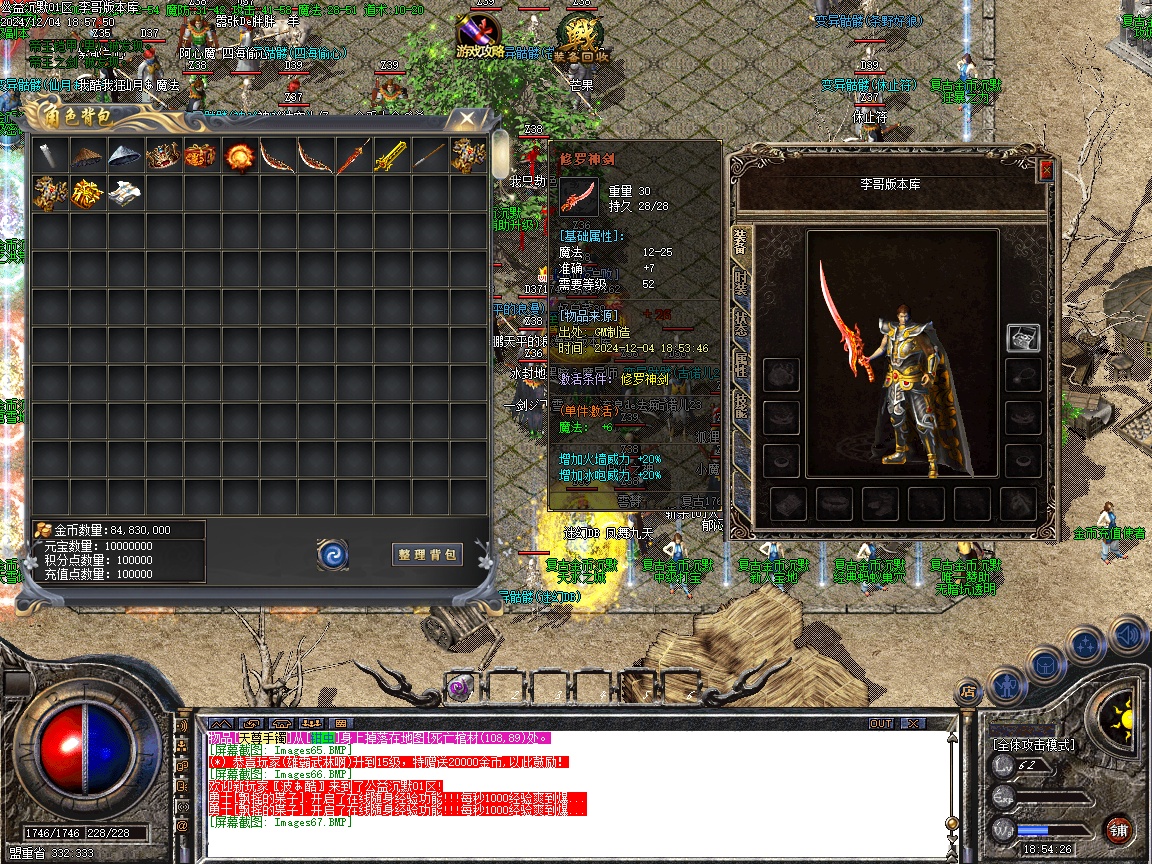The width and height of the screenshot is (1152, 864).
Task: Click the red 铺 stall button
Action: click(1118, 830)
